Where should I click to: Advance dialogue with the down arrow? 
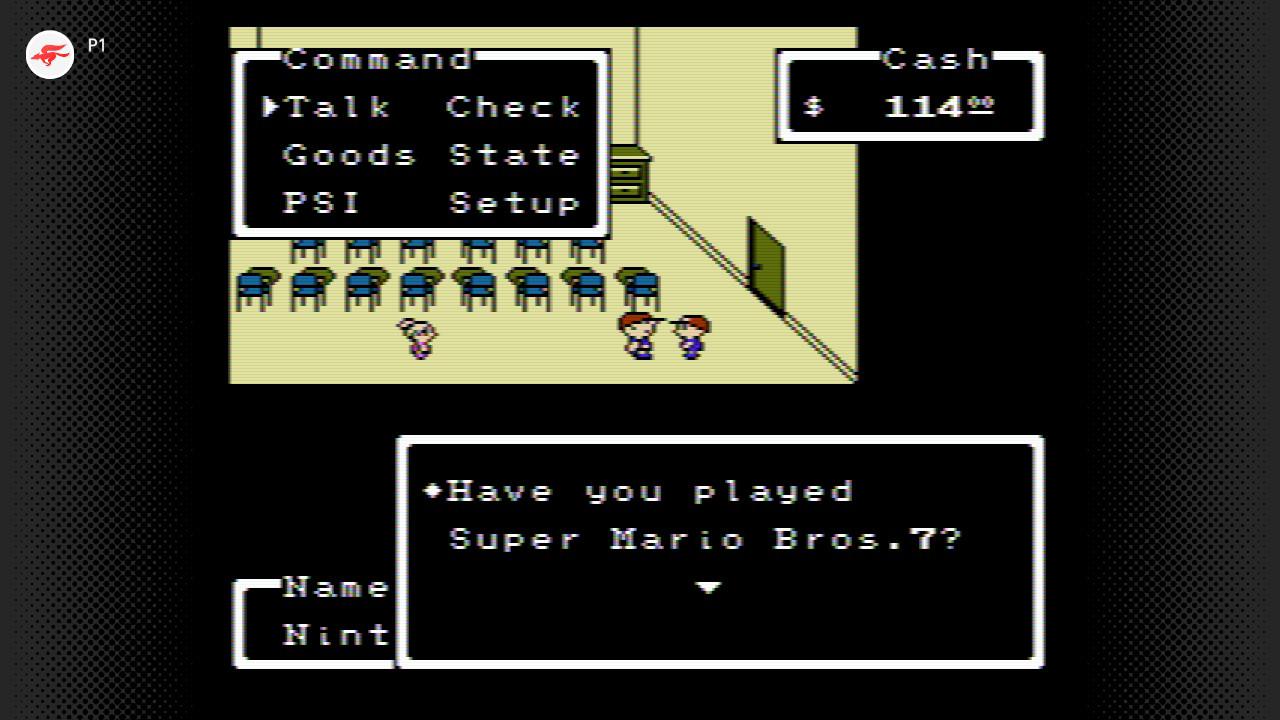tap(709, 589)
